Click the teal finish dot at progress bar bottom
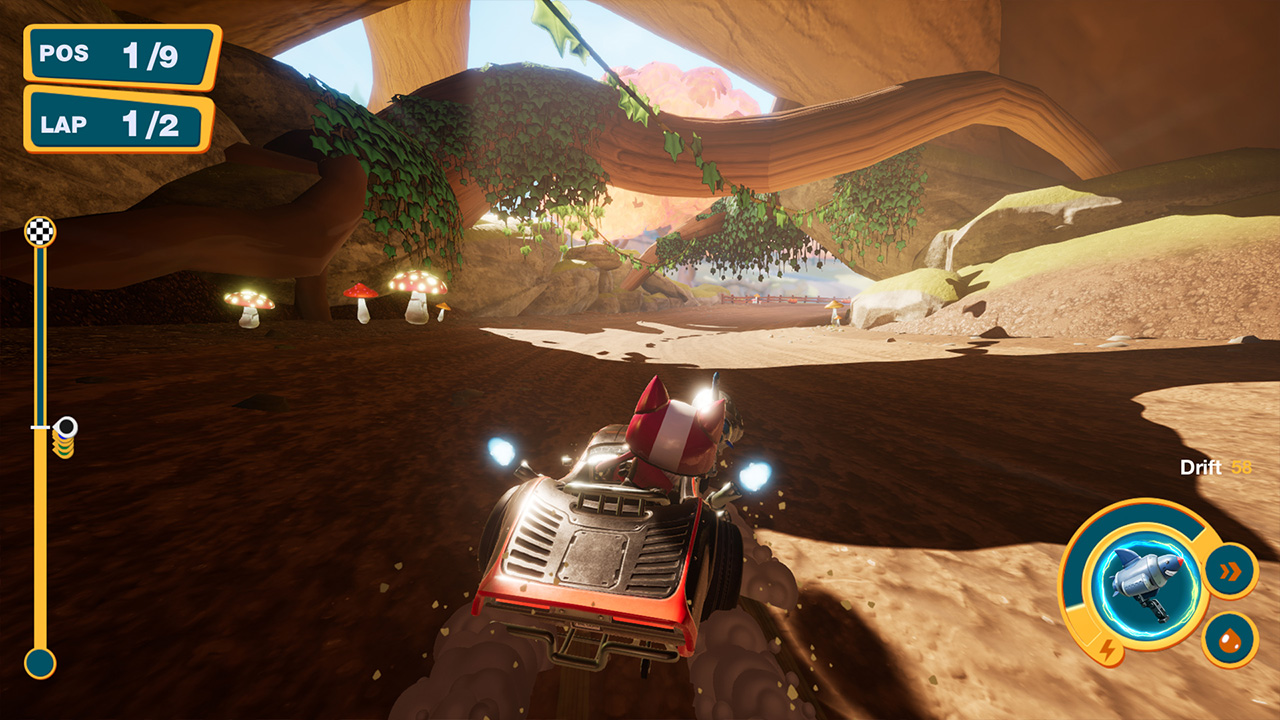This screenshot has width=1280, height=720. 40,663
